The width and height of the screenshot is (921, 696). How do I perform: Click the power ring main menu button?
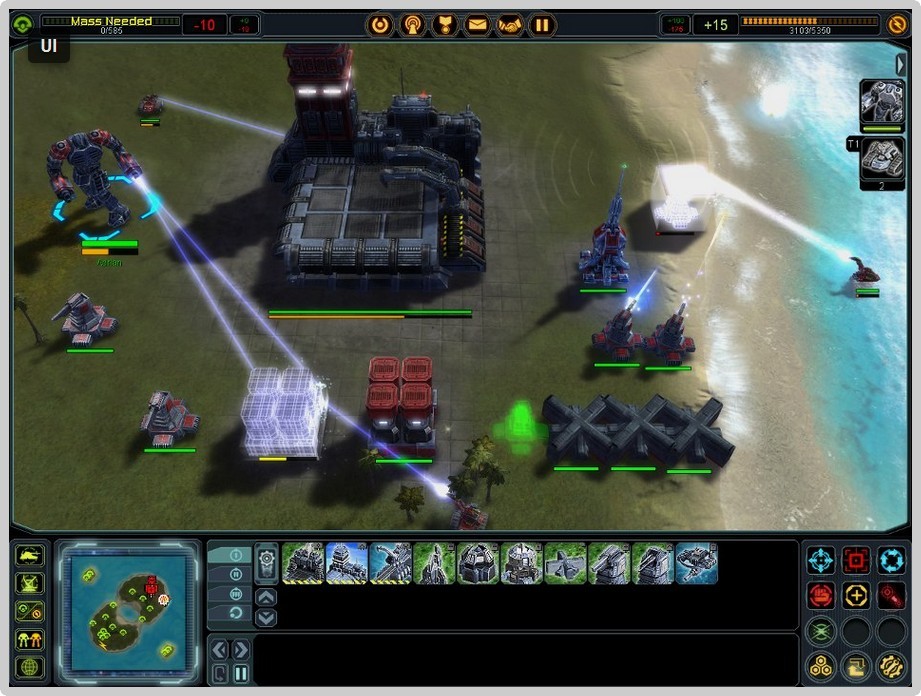click(x=380, y=25)
